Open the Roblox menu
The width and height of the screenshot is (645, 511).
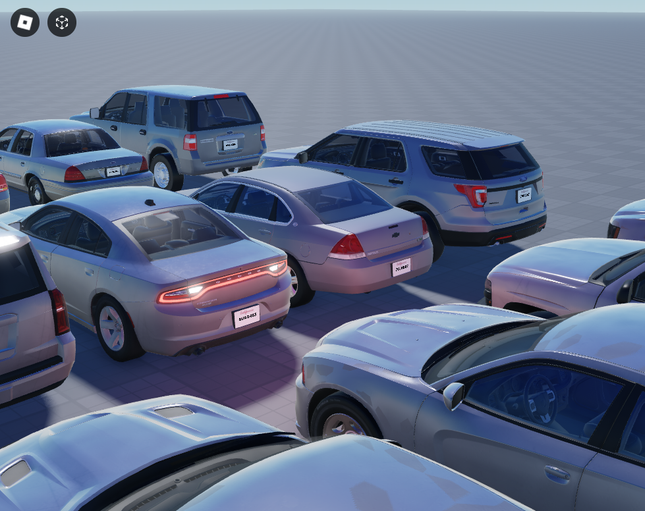[25, 22]
